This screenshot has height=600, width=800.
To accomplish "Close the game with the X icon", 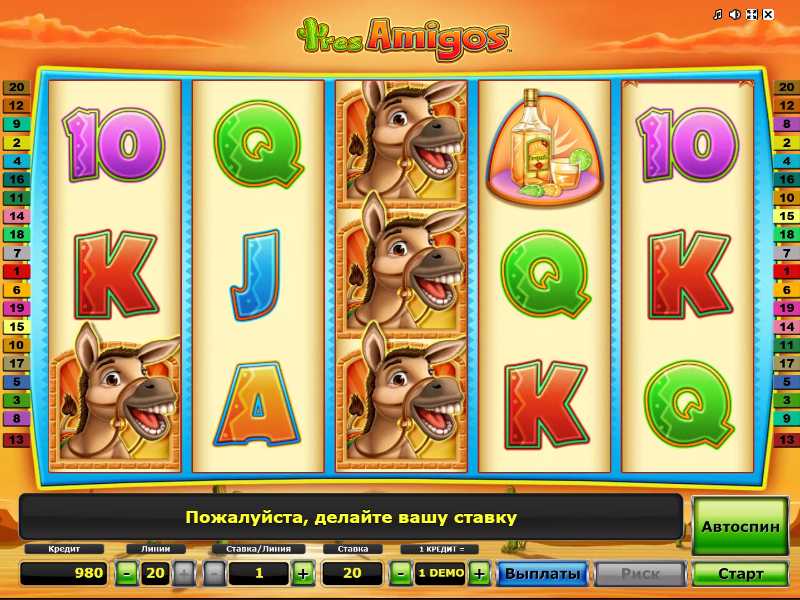I will coord(768,15).
